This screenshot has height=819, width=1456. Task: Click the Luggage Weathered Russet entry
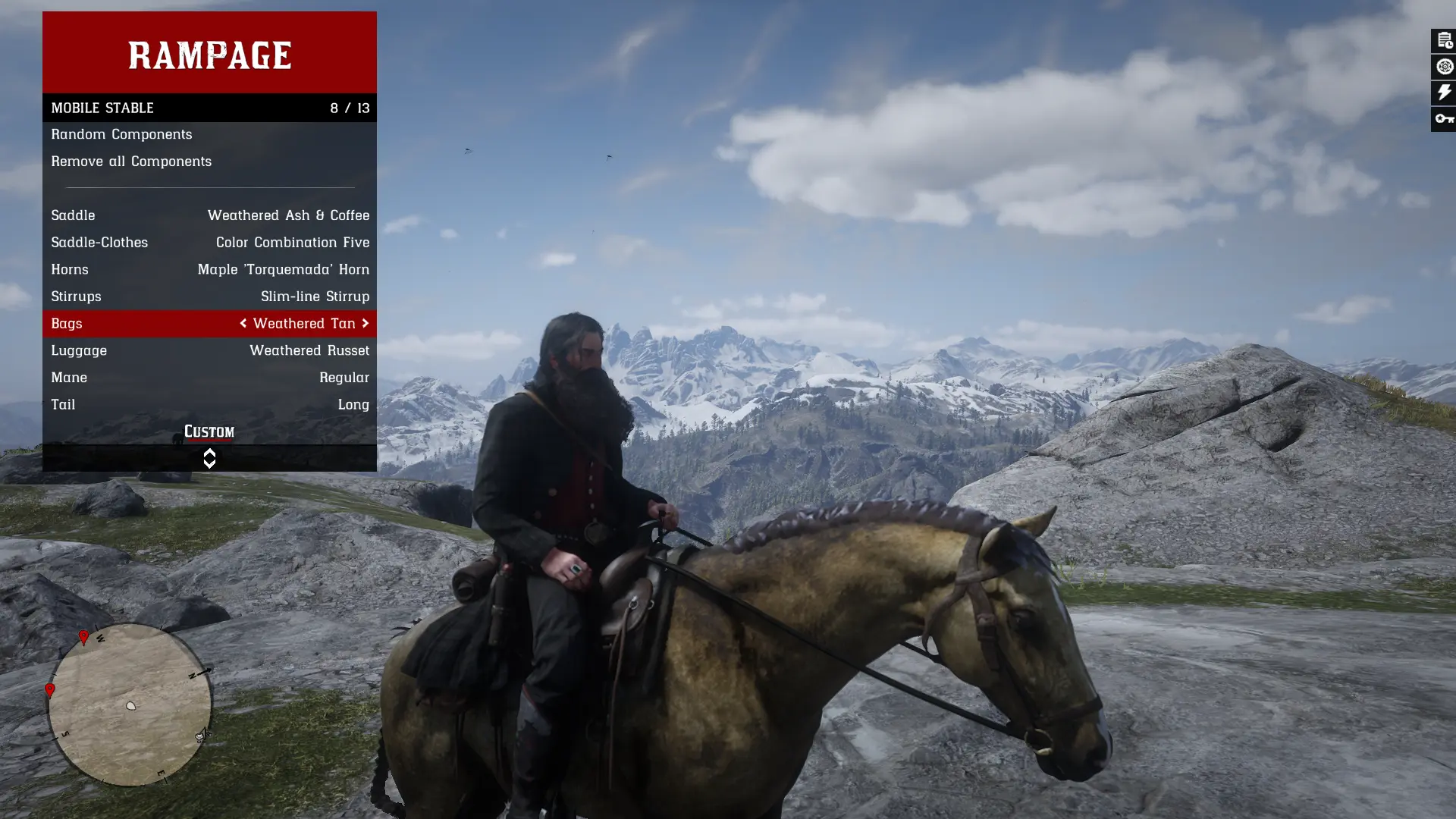(x=209, y=350)
